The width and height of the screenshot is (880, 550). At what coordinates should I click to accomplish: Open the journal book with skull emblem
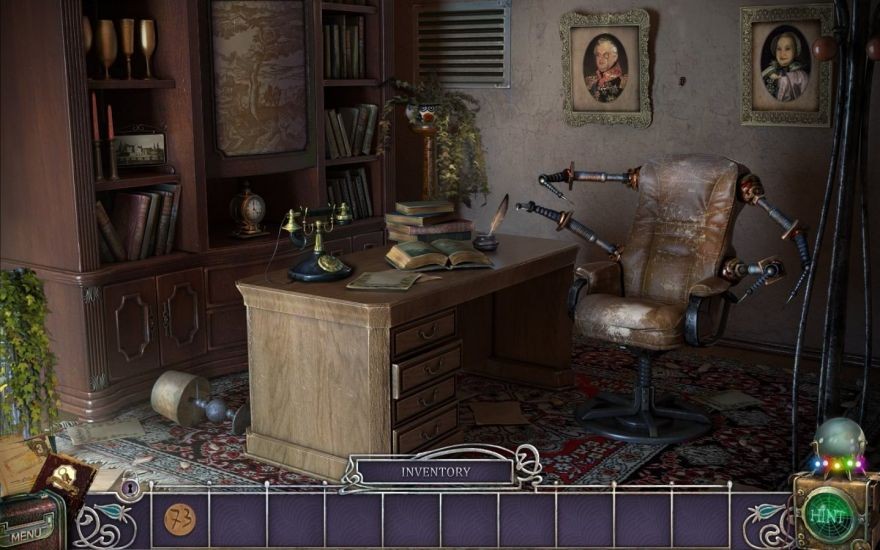click(x=64, y=480)
